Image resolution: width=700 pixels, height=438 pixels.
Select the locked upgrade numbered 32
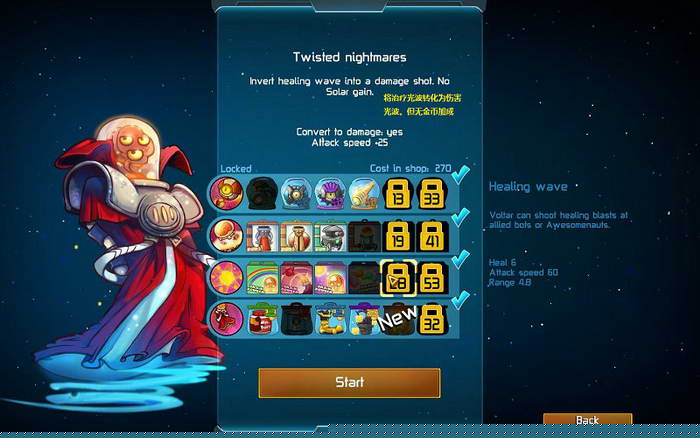click(432, 319)
